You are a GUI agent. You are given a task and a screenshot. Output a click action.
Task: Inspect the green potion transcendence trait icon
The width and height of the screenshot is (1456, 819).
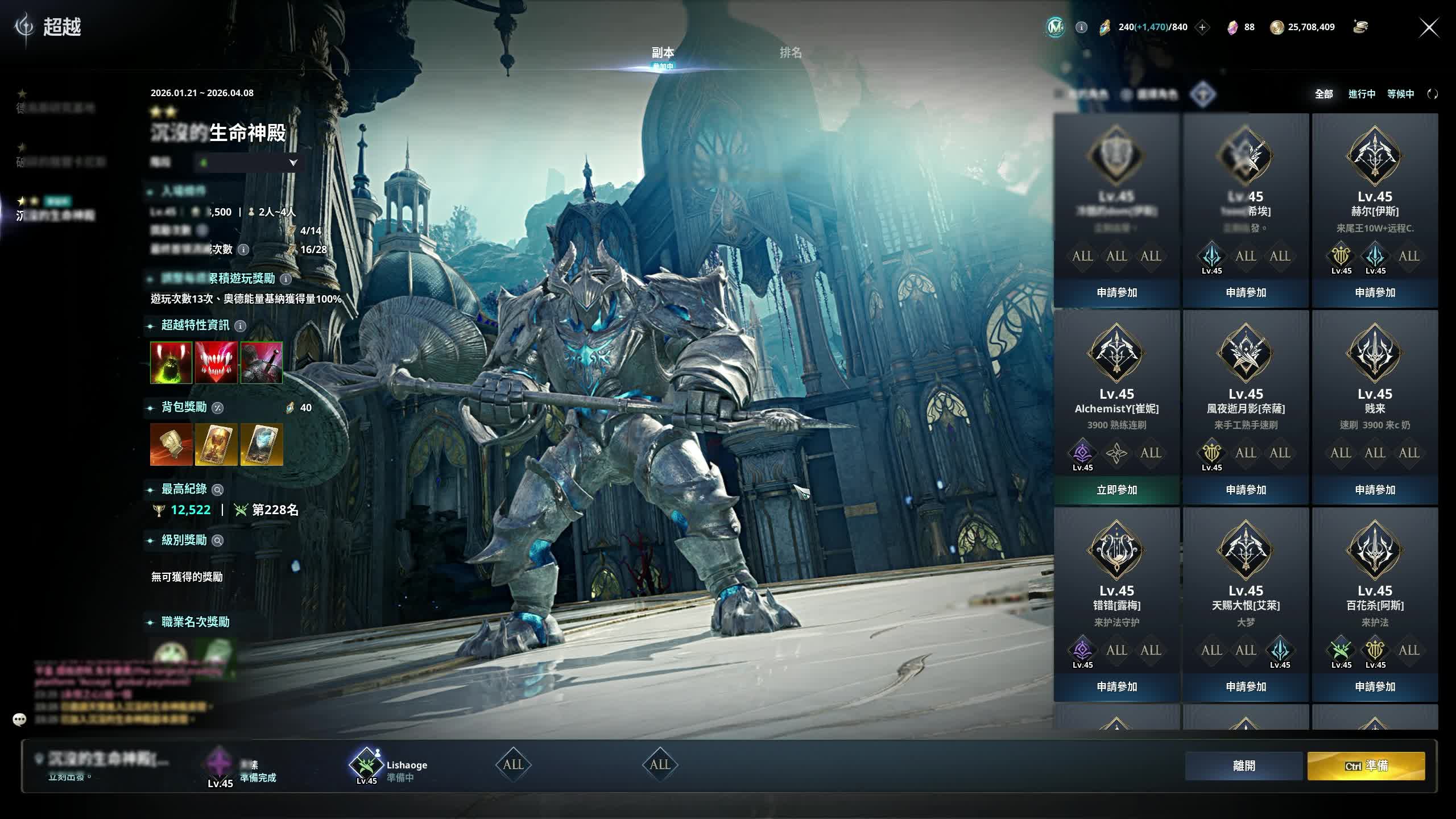(171, 362)
